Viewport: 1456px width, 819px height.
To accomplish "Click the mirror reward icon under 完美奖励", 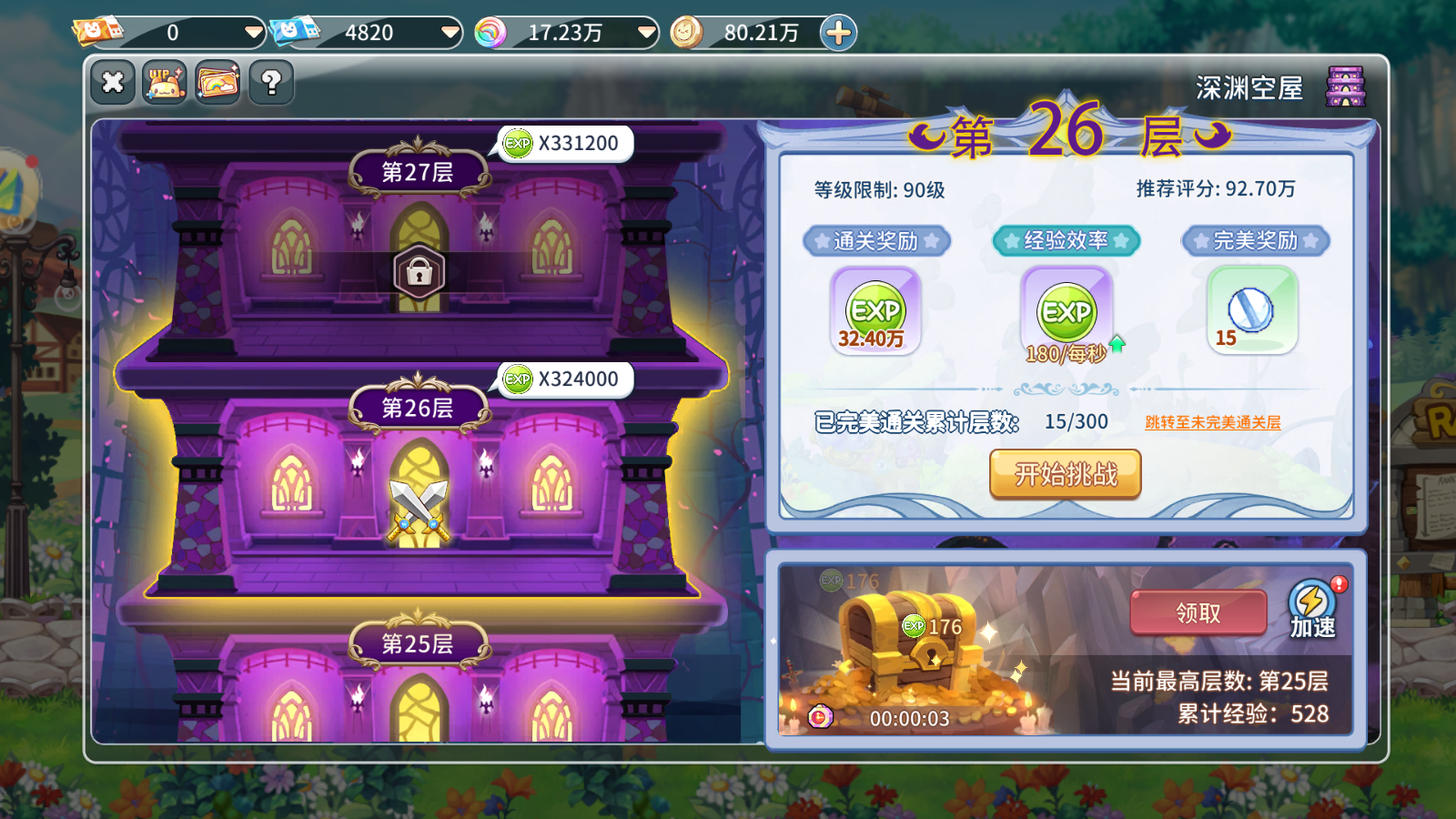I will point(1252,309).
